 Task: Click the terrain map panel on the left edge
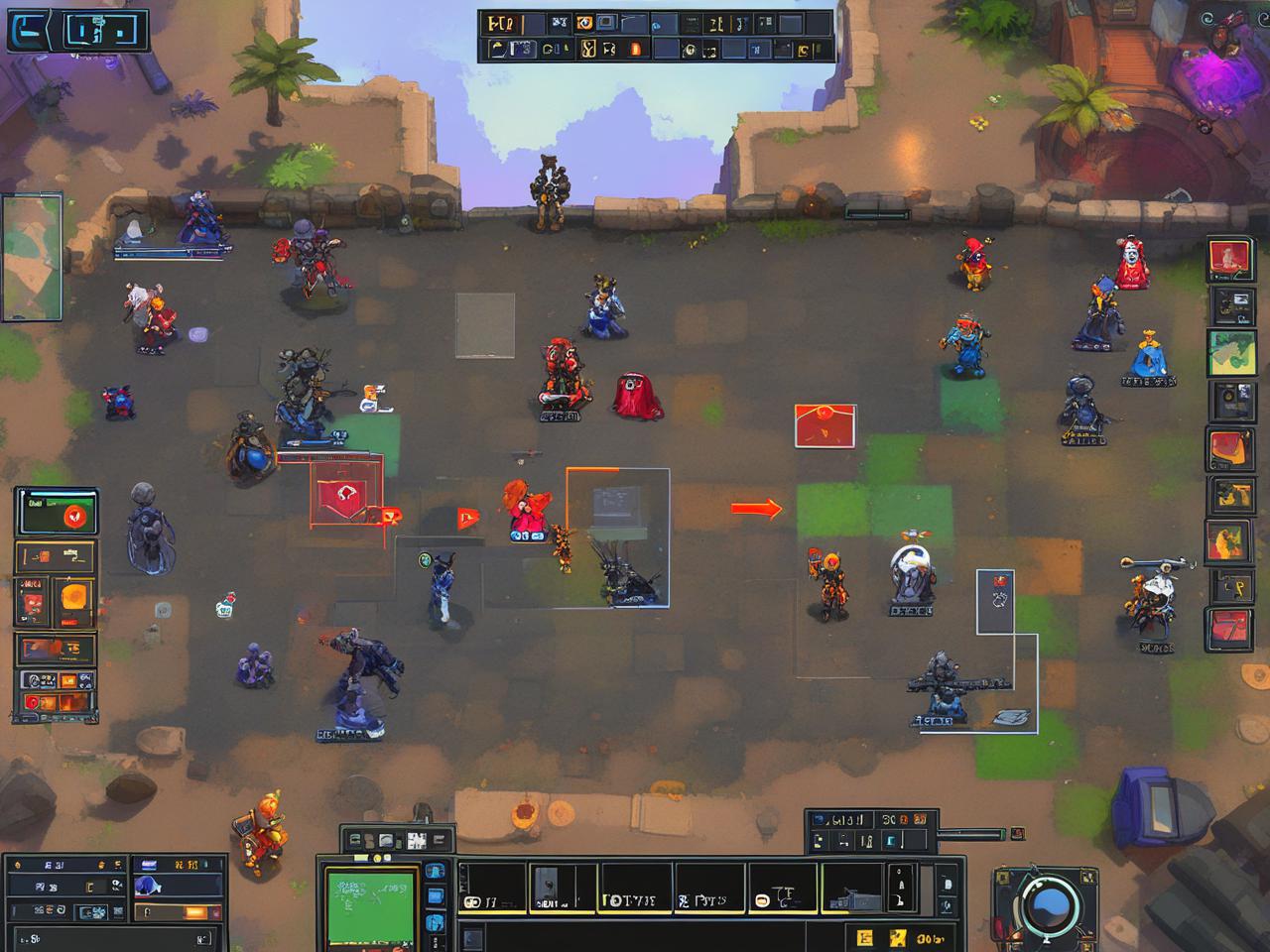(x=32, y=258)
